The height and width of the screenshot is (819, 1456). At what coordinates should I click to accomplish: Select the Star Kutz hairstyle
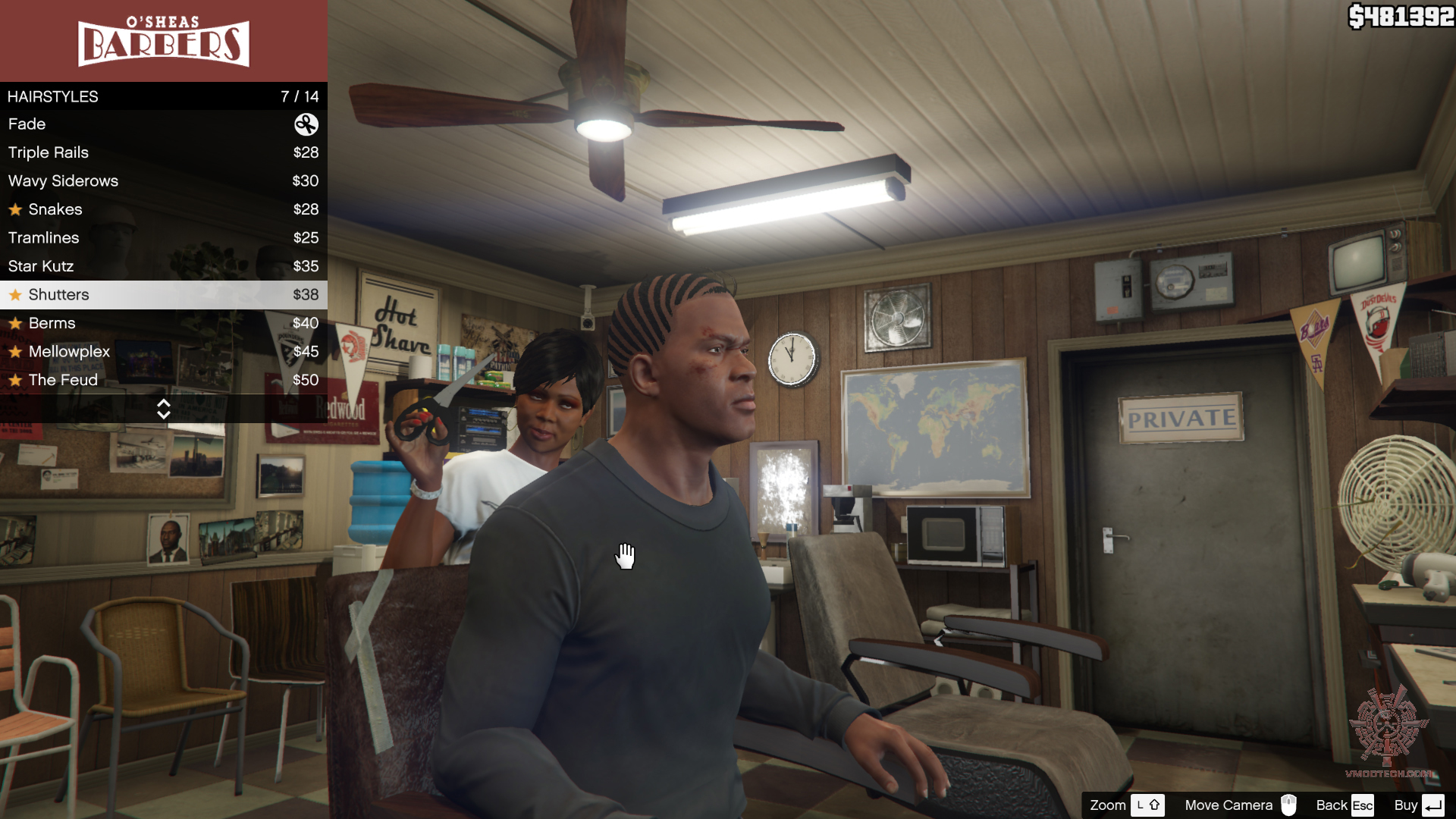point(163,266)
